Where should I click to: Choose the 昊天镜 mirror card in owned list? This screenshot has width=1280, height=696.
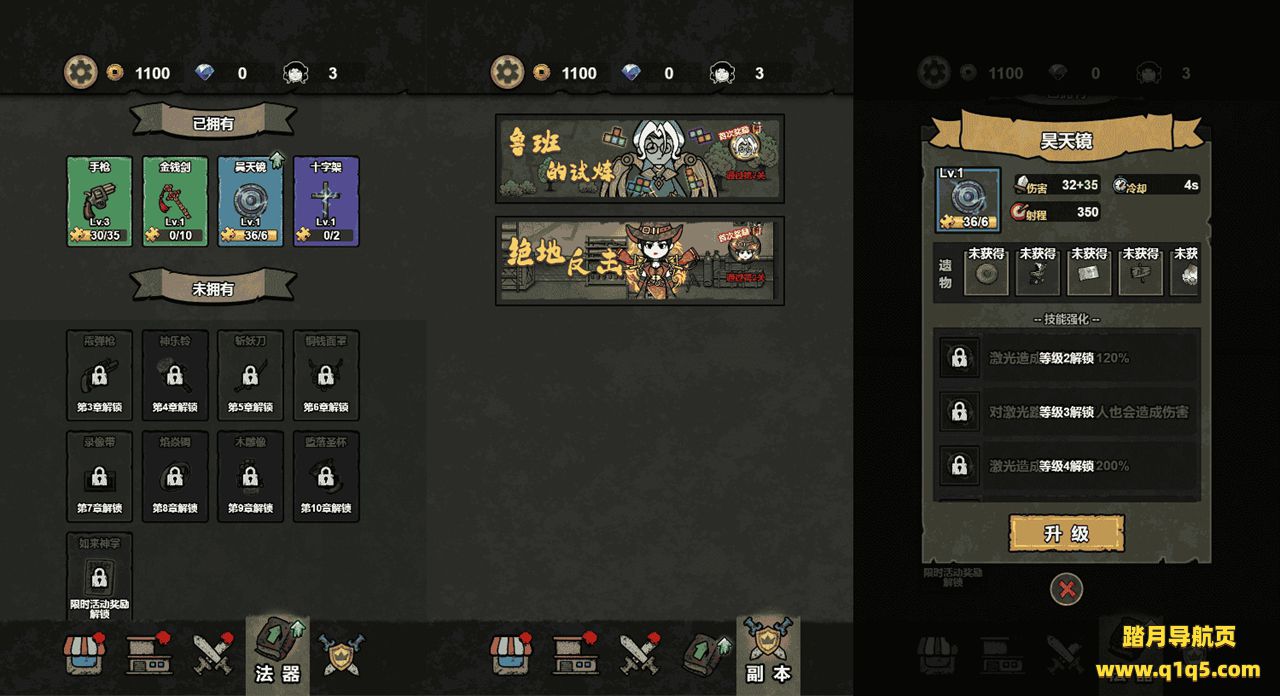(250, 201)
